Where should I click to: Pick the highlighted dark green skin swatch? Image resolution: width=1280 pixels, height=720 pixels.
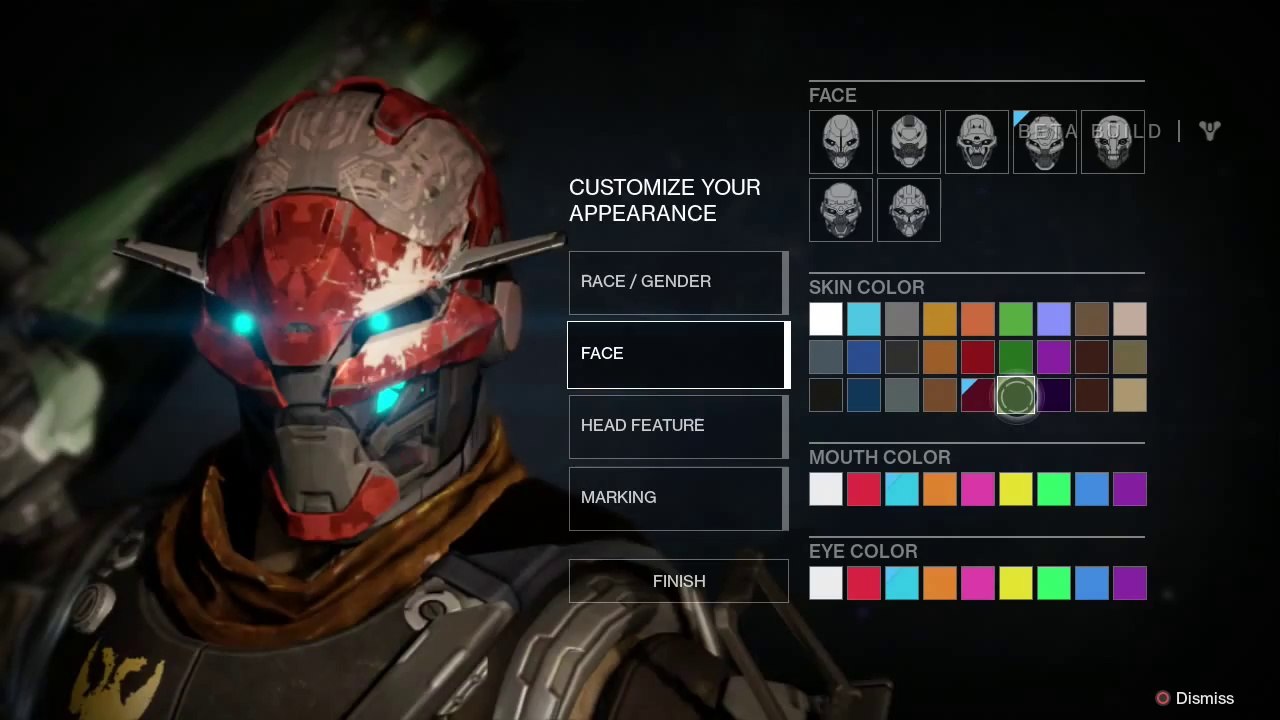point(1016,397)
